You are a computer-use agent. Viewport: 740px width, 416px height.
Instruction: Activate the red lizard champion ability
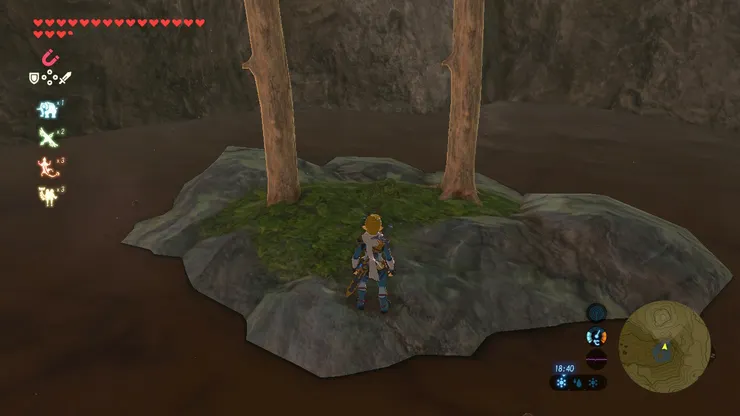[x=46, y=165]
